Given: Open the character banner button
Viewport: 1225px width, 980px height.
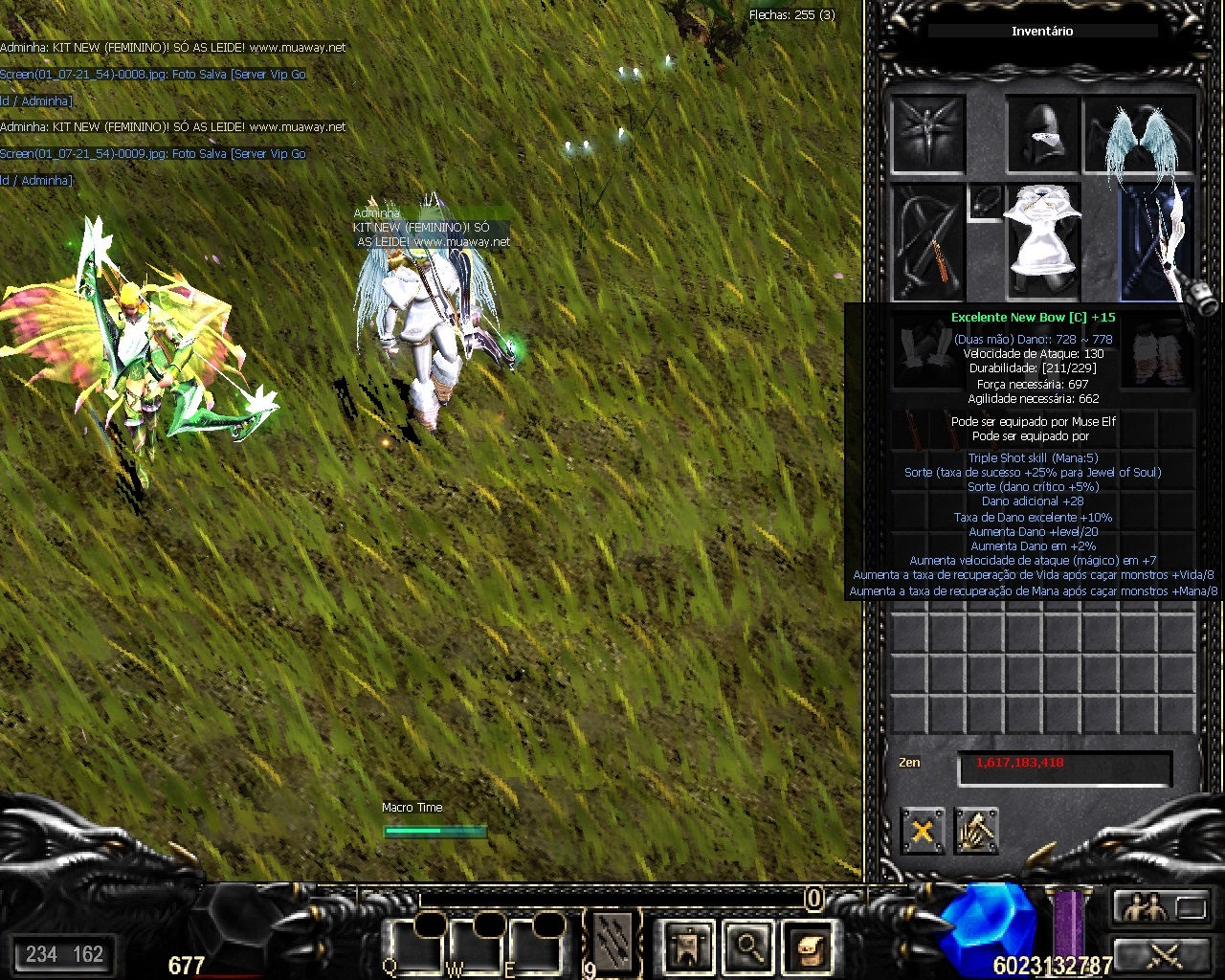Looking at the screenshot, I should tap(689, 946).
